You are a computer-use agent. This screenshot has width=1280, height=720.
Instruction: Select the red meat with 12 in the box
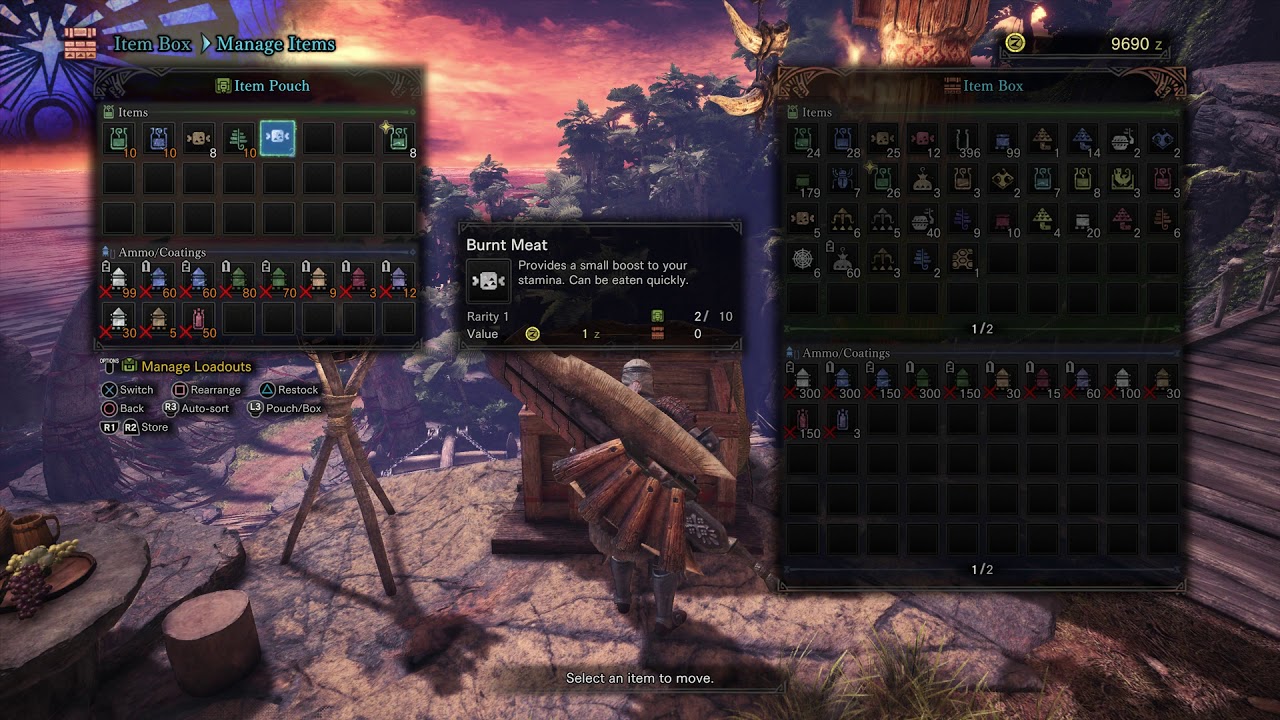click(922, 139)
